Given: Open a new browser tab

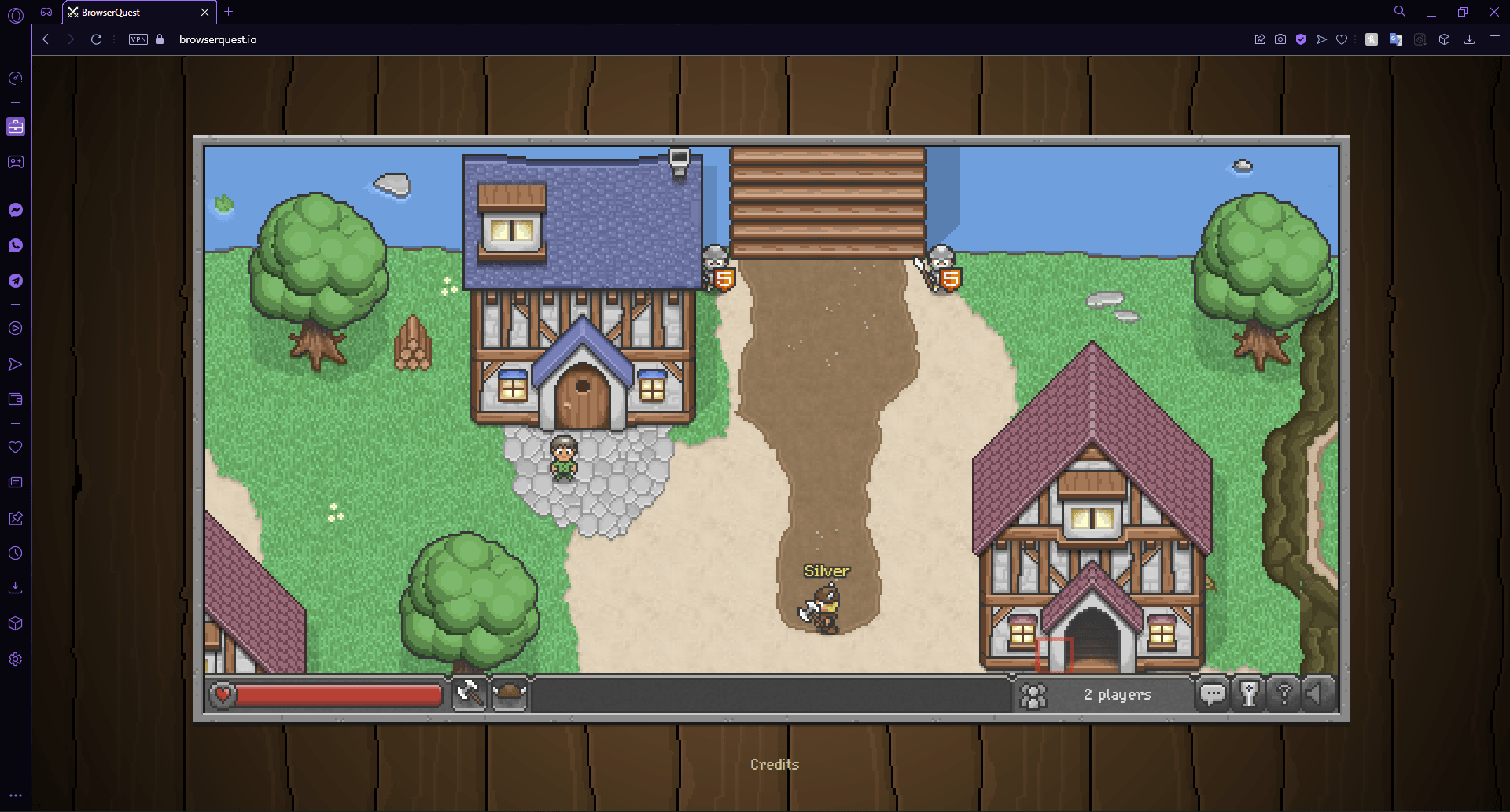Looking at the screenshot, I should pyautogui.click(x=228, y=12).
